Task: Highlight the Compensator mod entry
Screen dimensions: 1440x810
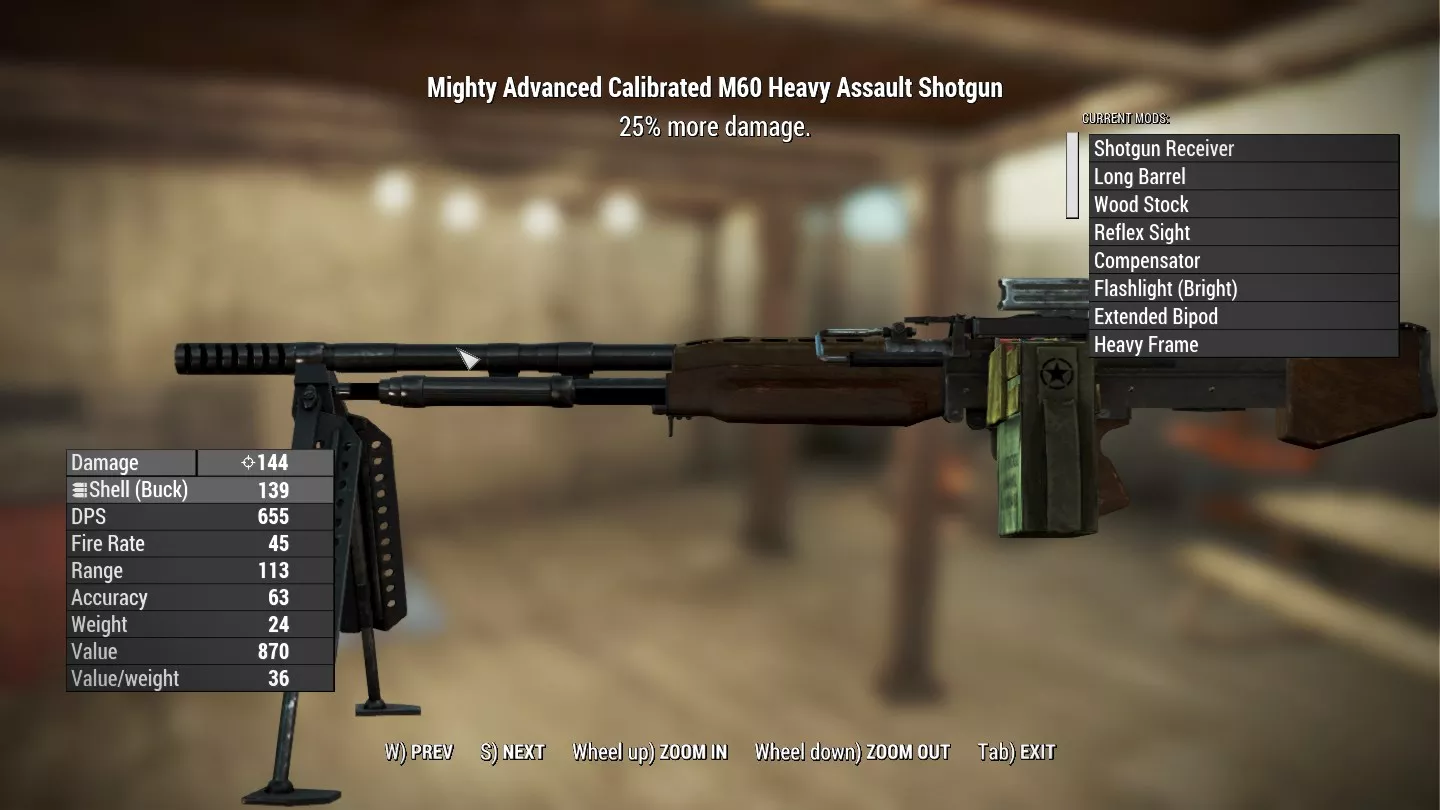Action: [x=1243, y=261]
